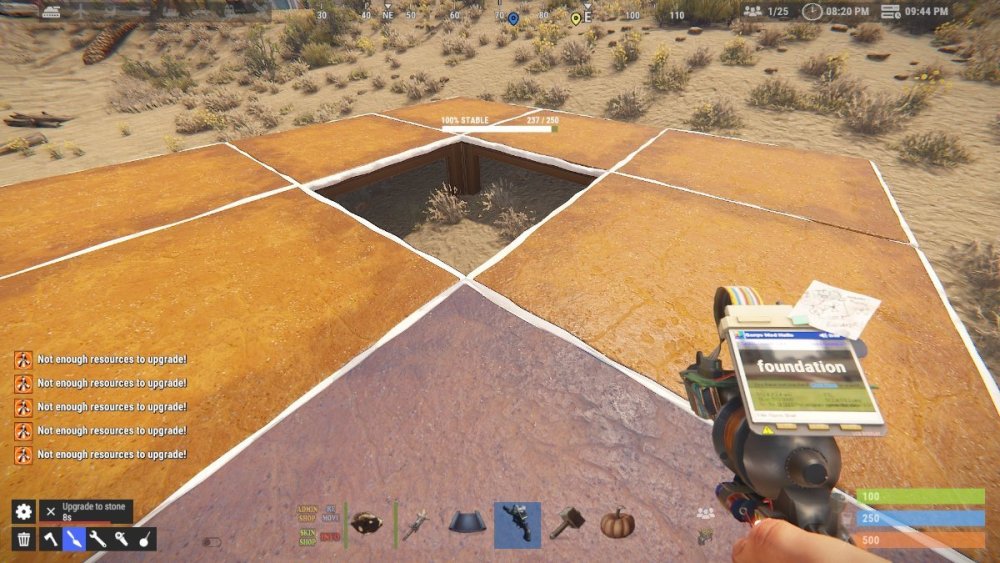Open the Admin Shop
Viewport: 1000px width, 563px height.
click(307, 512)
